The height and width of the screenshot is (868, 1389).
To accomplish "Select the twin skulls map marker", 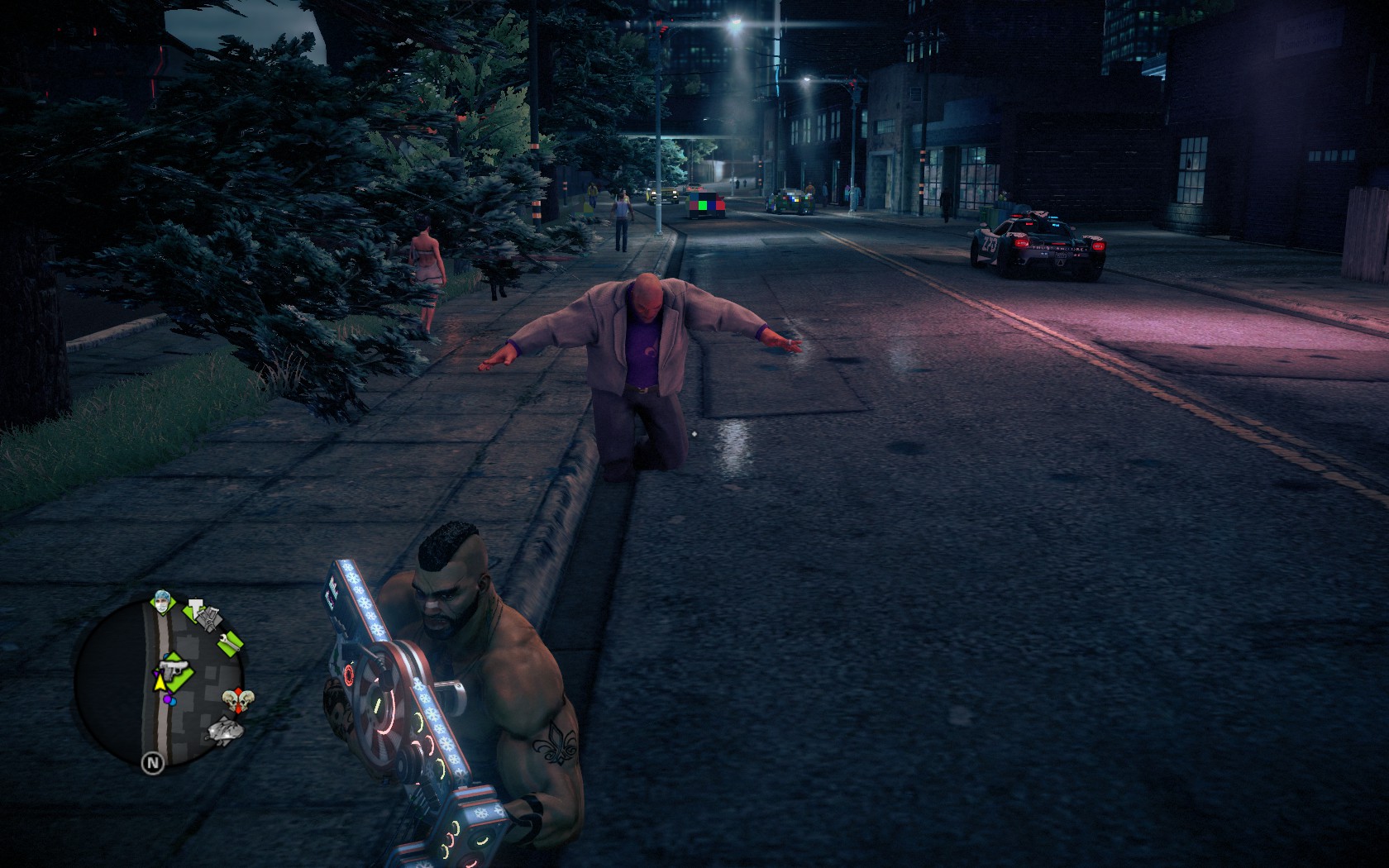I will tap(238, 701).
